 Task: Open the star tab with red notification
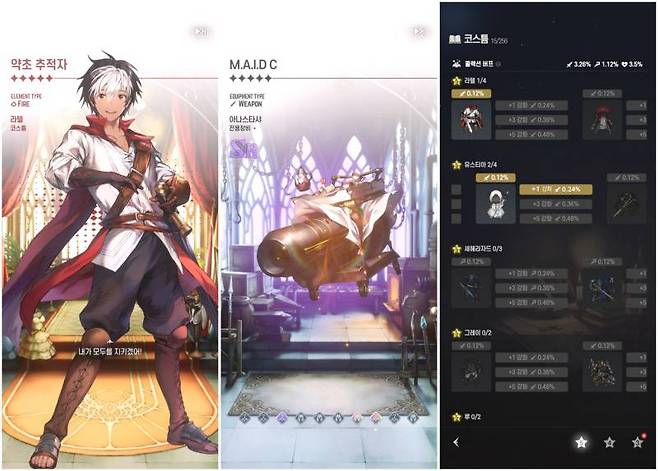(x=637, y=441)
